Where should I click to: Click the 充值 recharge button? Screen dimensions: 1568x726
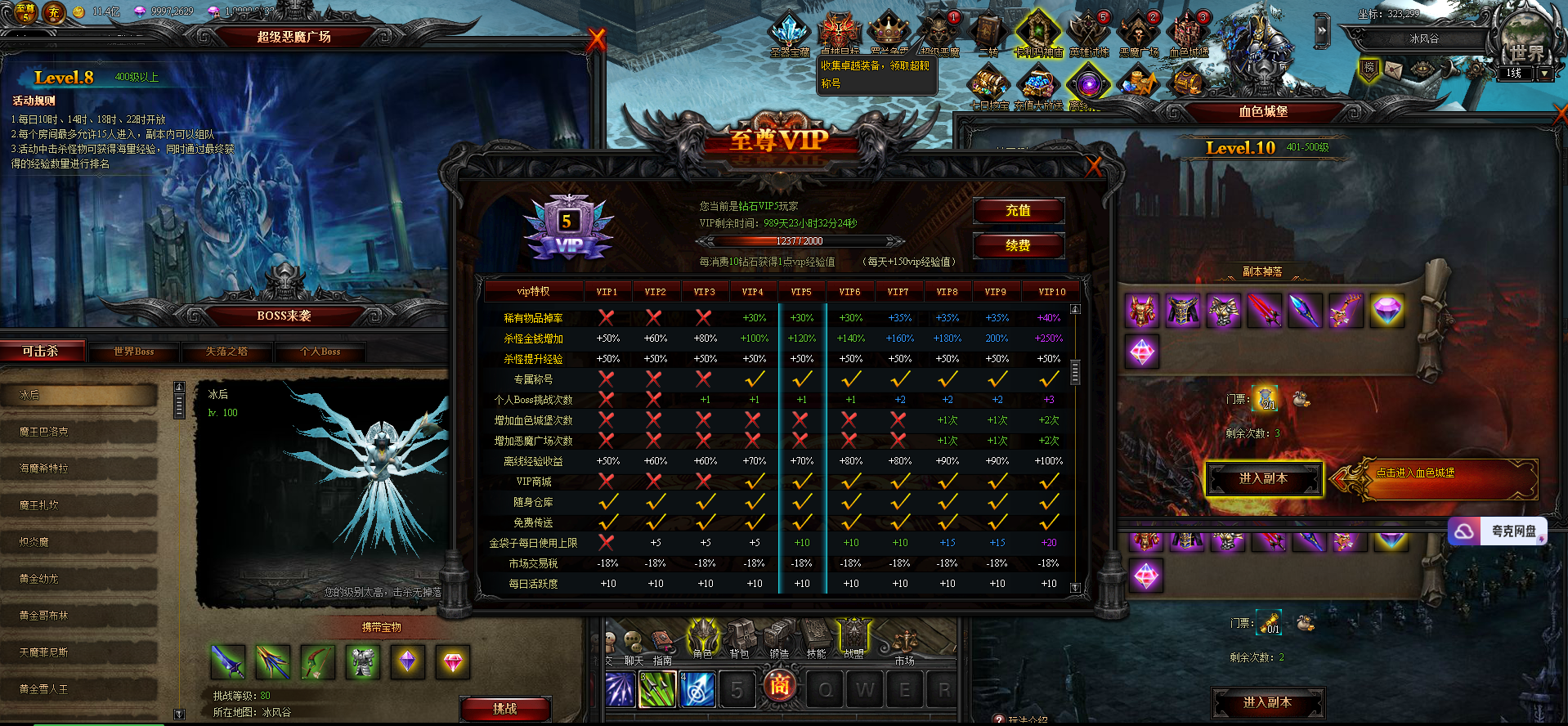[x=1018, y=211]
